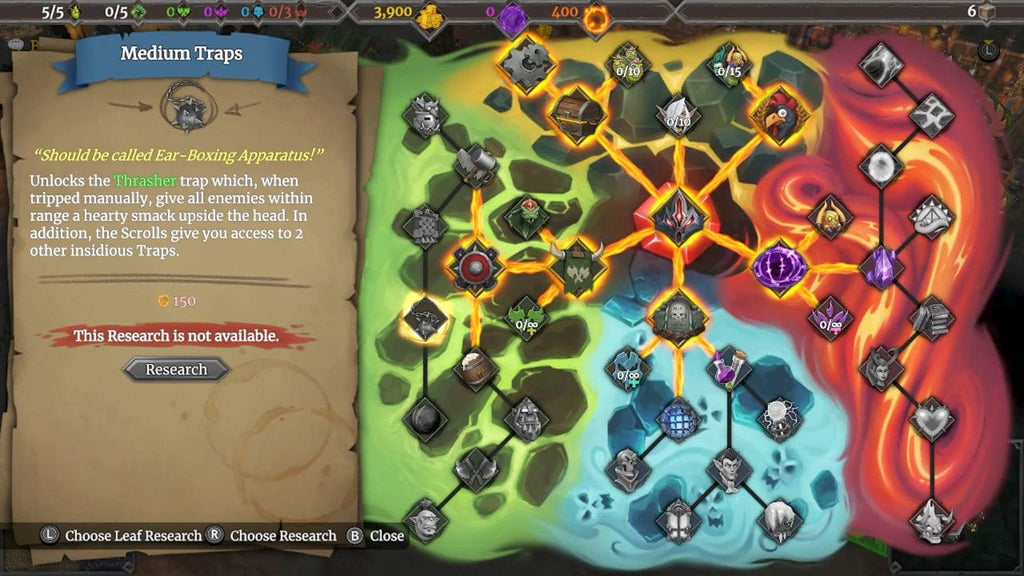Choose the stone books research node
The height and width of the screenshot is (576, 1024).
coord(930,317)
